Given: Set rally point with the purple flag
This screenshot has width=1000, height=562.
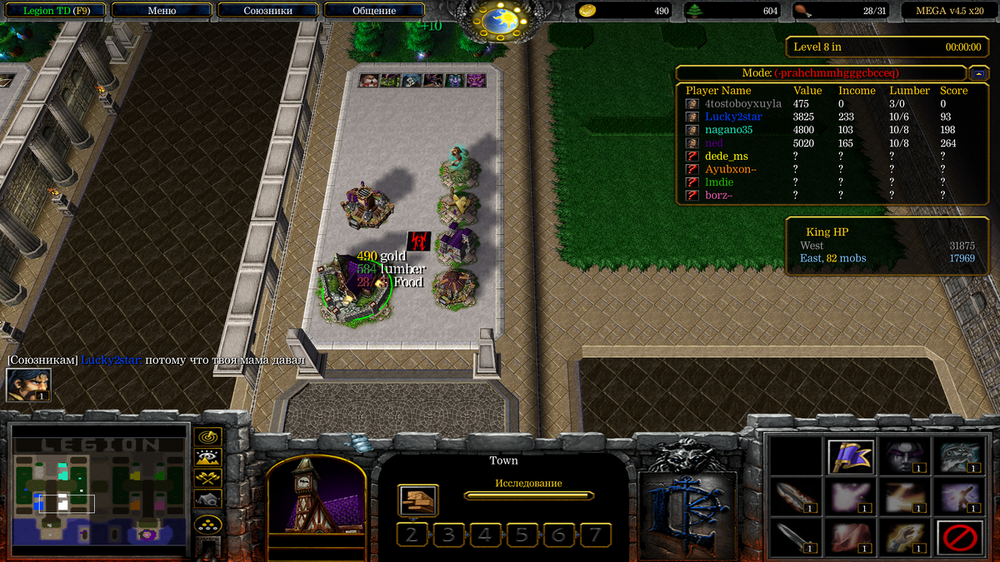Looking at the screenshot, I should (851, 455).
